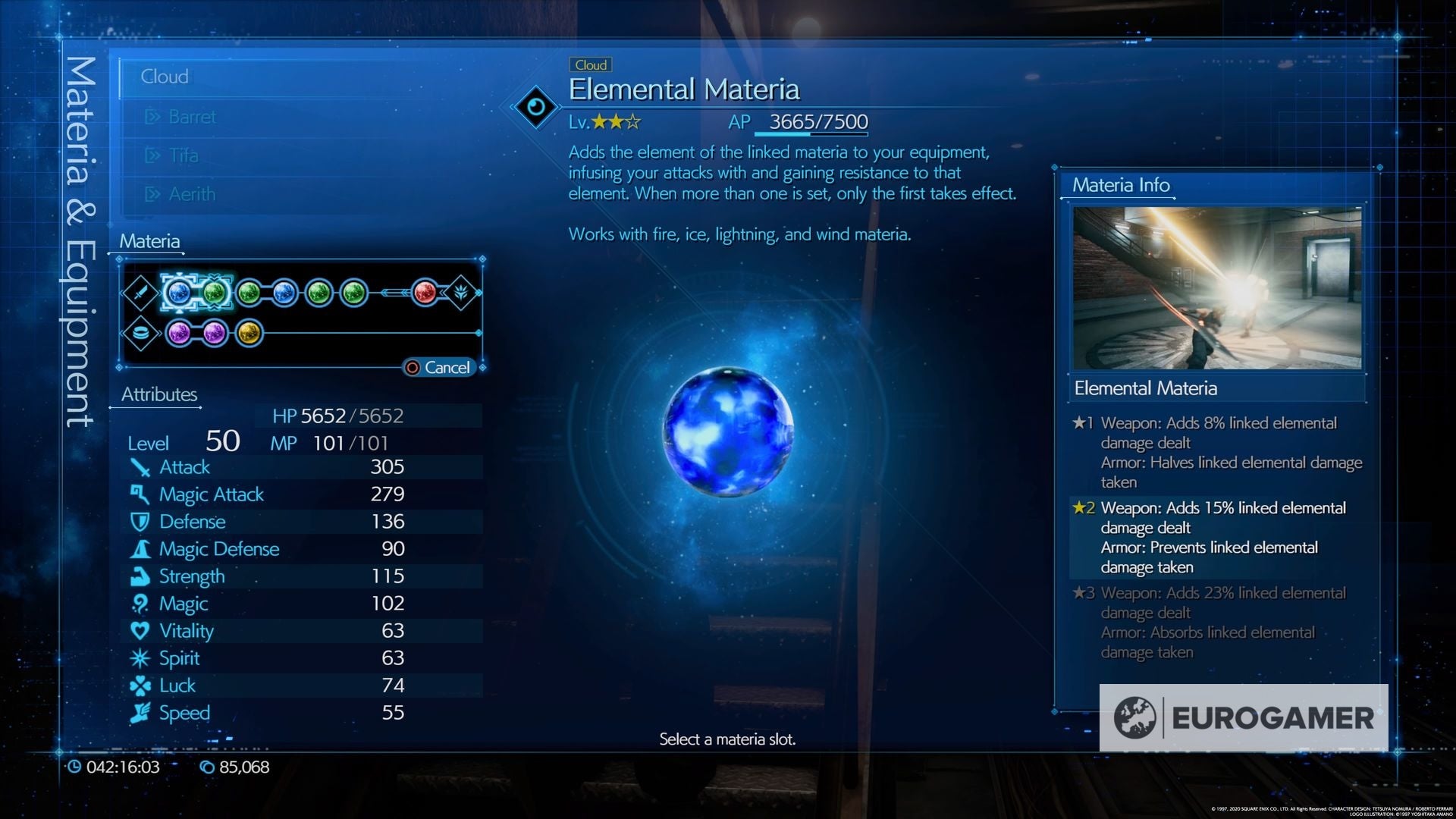Click the Luck clover icon
1456x819 pixels.
tap(141, 685)
